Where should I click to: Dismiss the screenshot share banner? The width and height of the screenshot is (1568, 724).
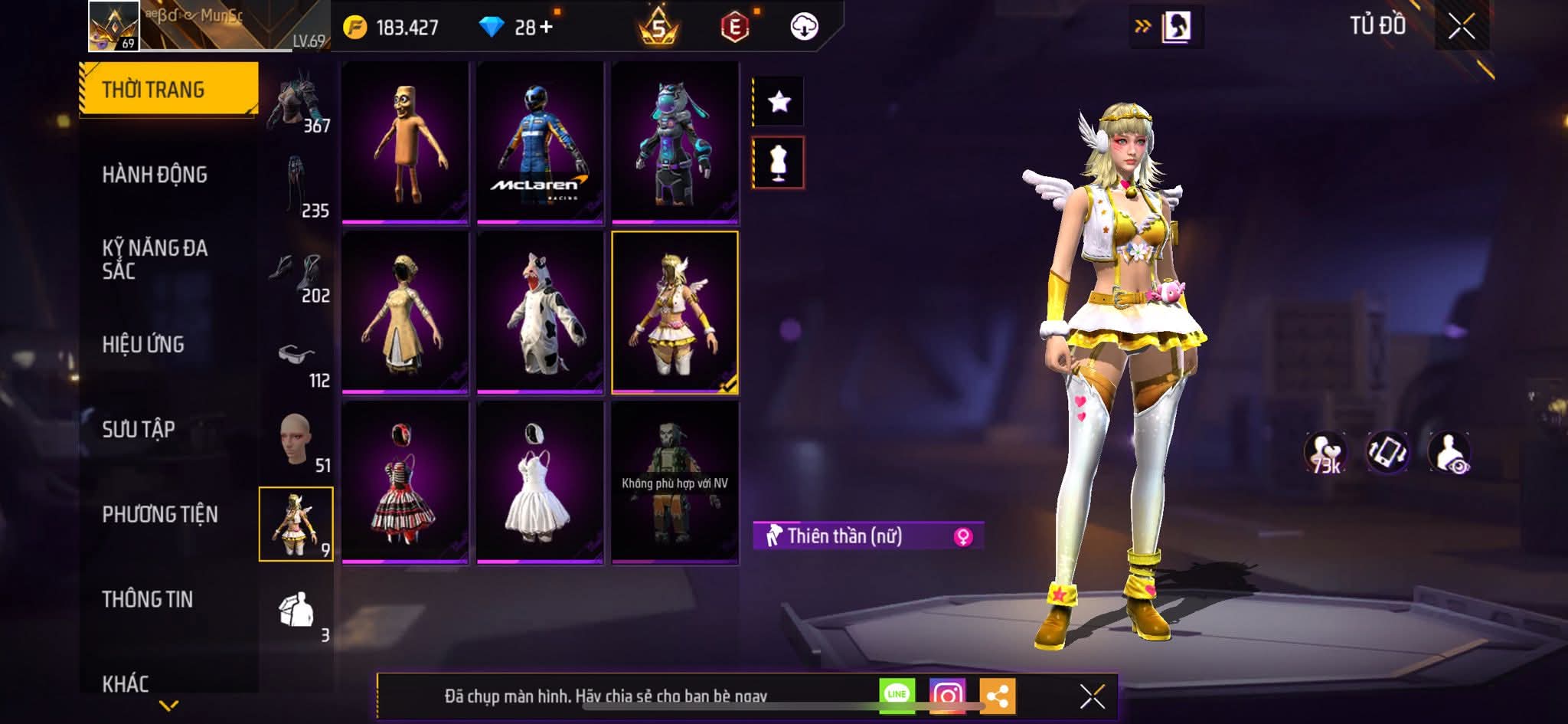coord(1092,696)
